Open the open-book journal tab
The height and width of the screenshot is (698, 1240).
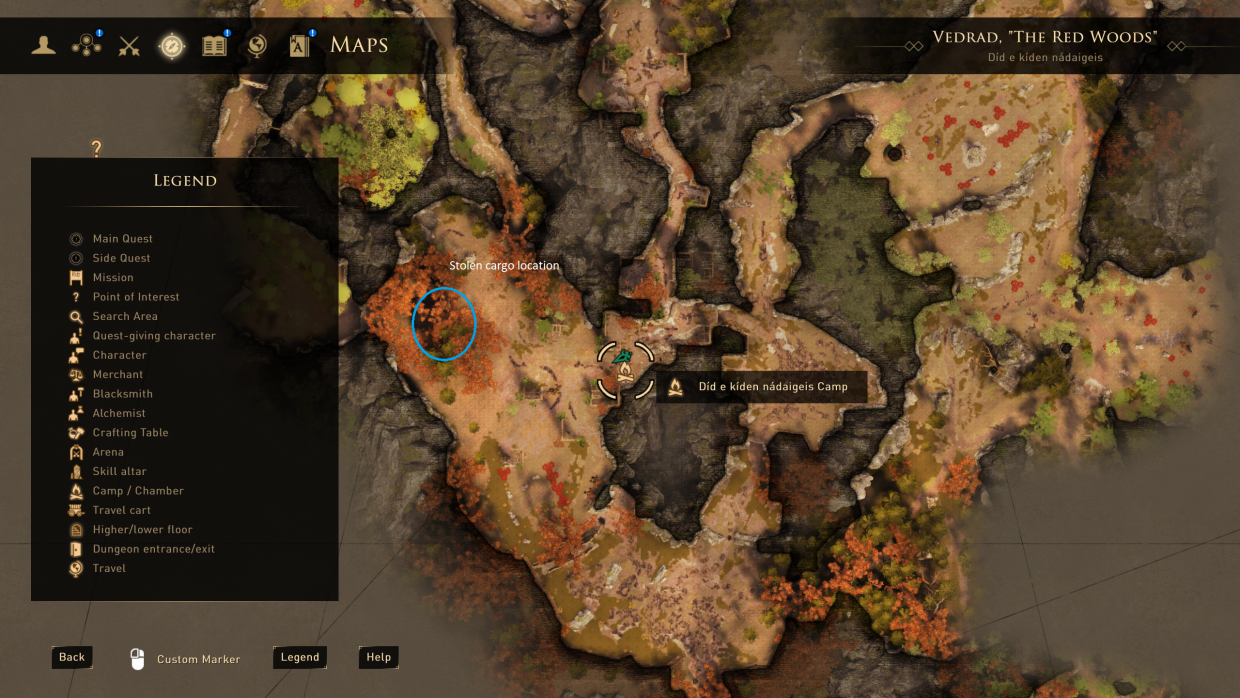coord(215,45)
